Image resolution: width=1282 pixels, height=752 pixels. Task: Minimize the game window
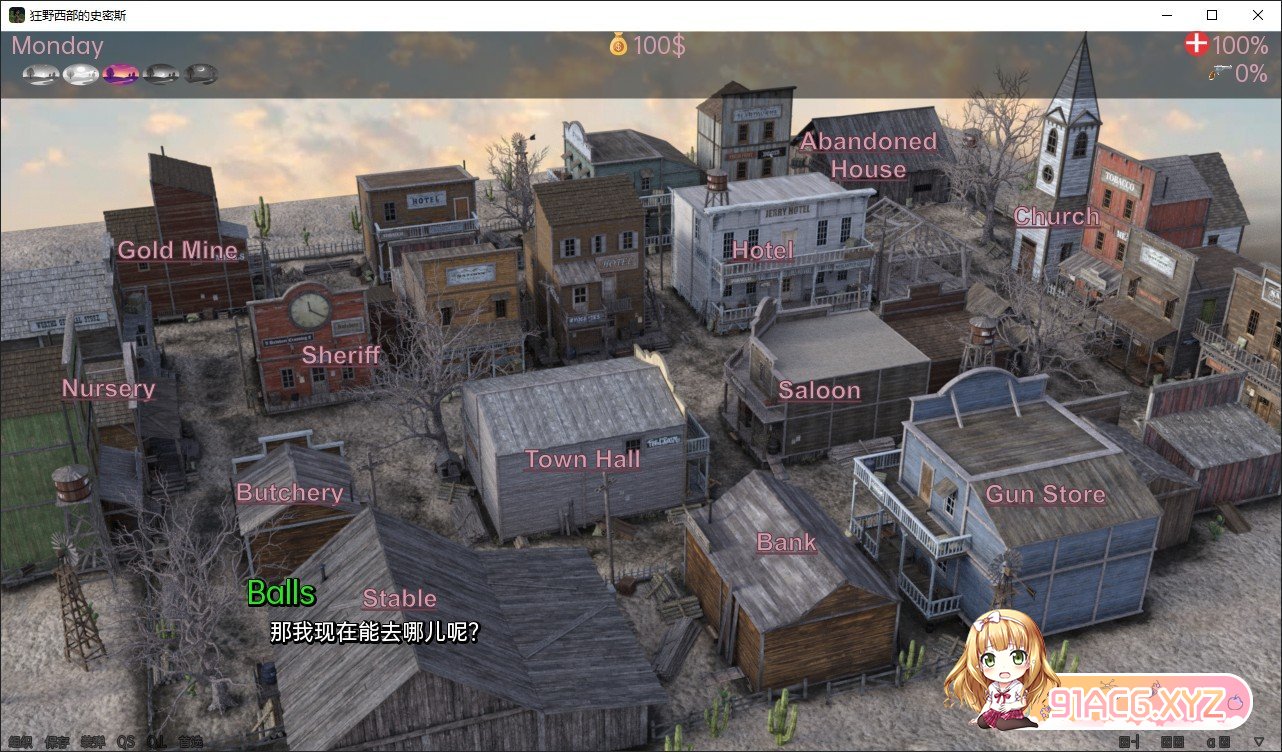tap(1166, 15)
